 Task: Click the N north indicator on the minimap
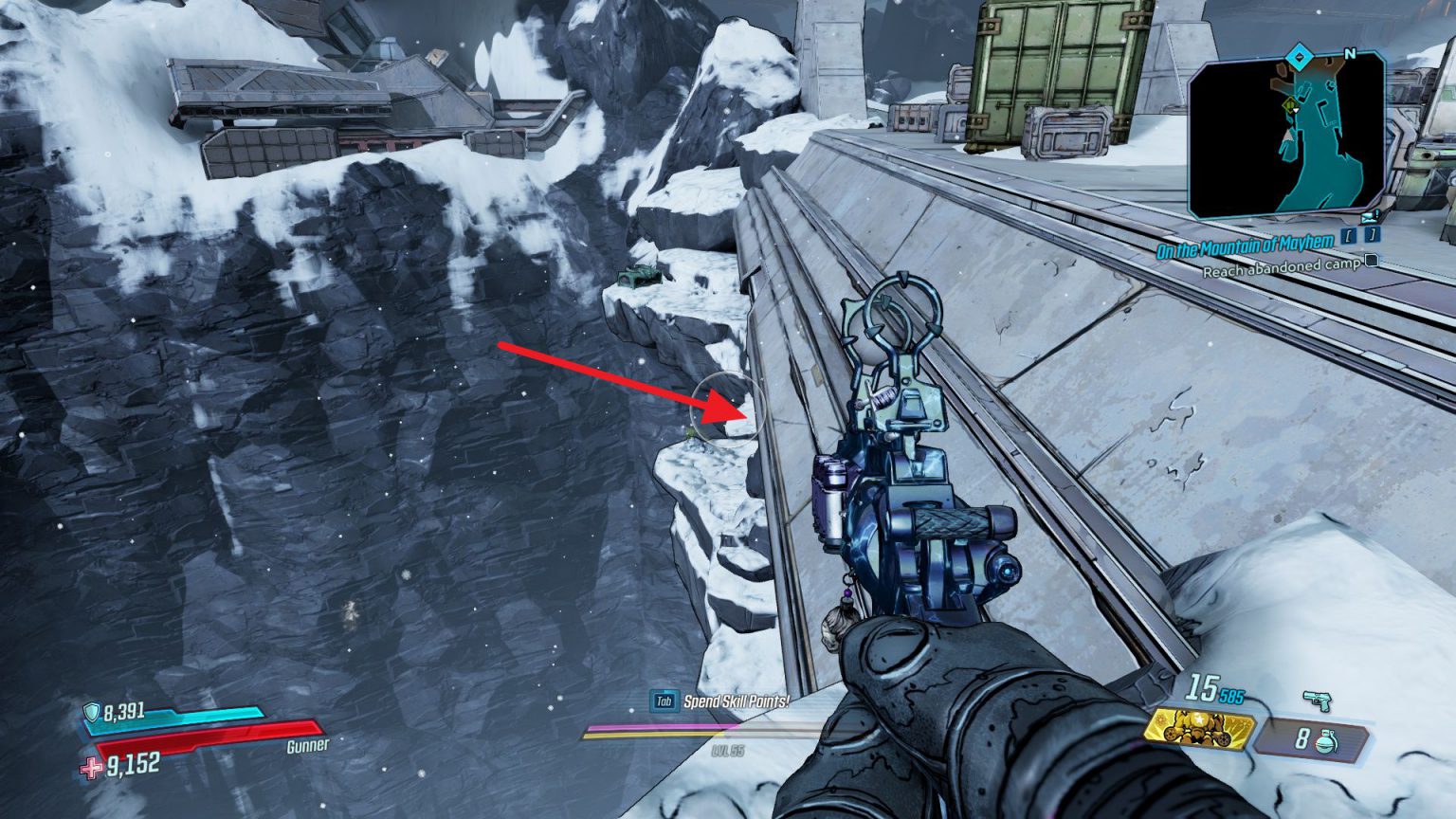1350,52
